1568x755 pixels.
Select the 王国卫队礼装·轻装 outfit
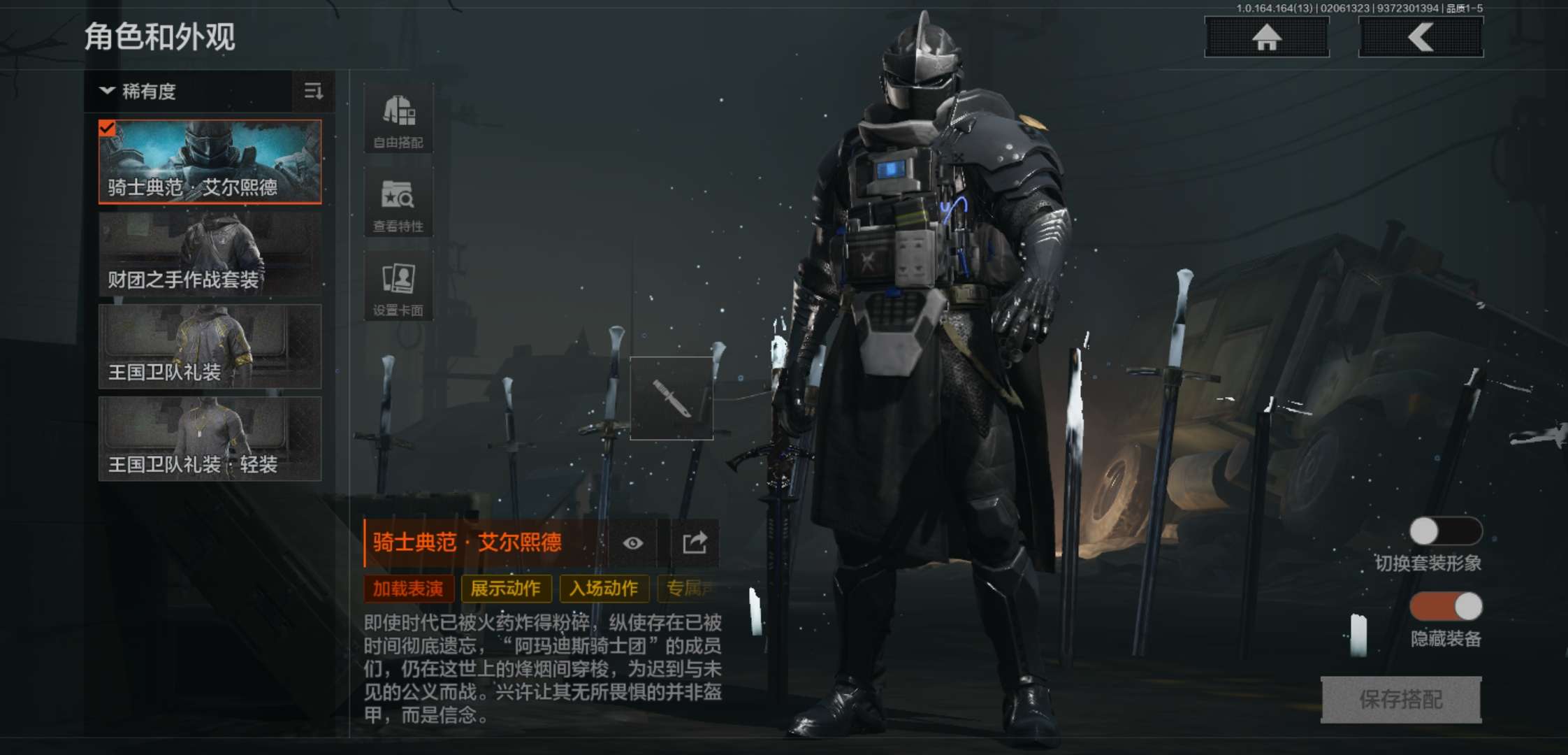click(x=210, y=439)
